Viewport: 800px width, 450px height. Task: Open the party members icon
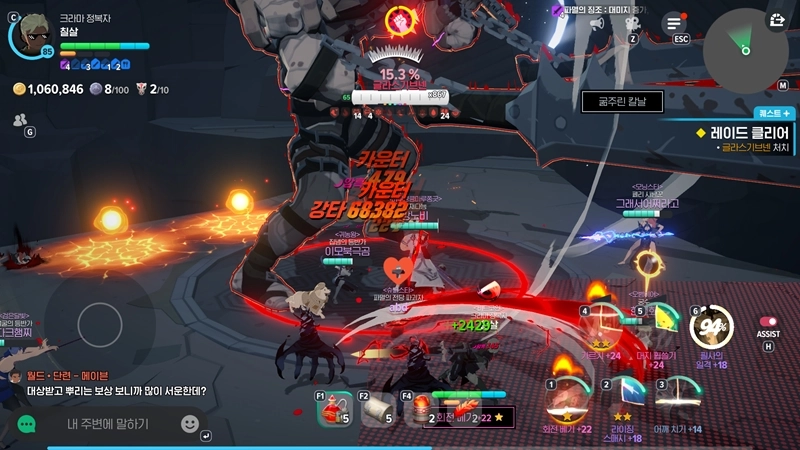tap(20, 119)
